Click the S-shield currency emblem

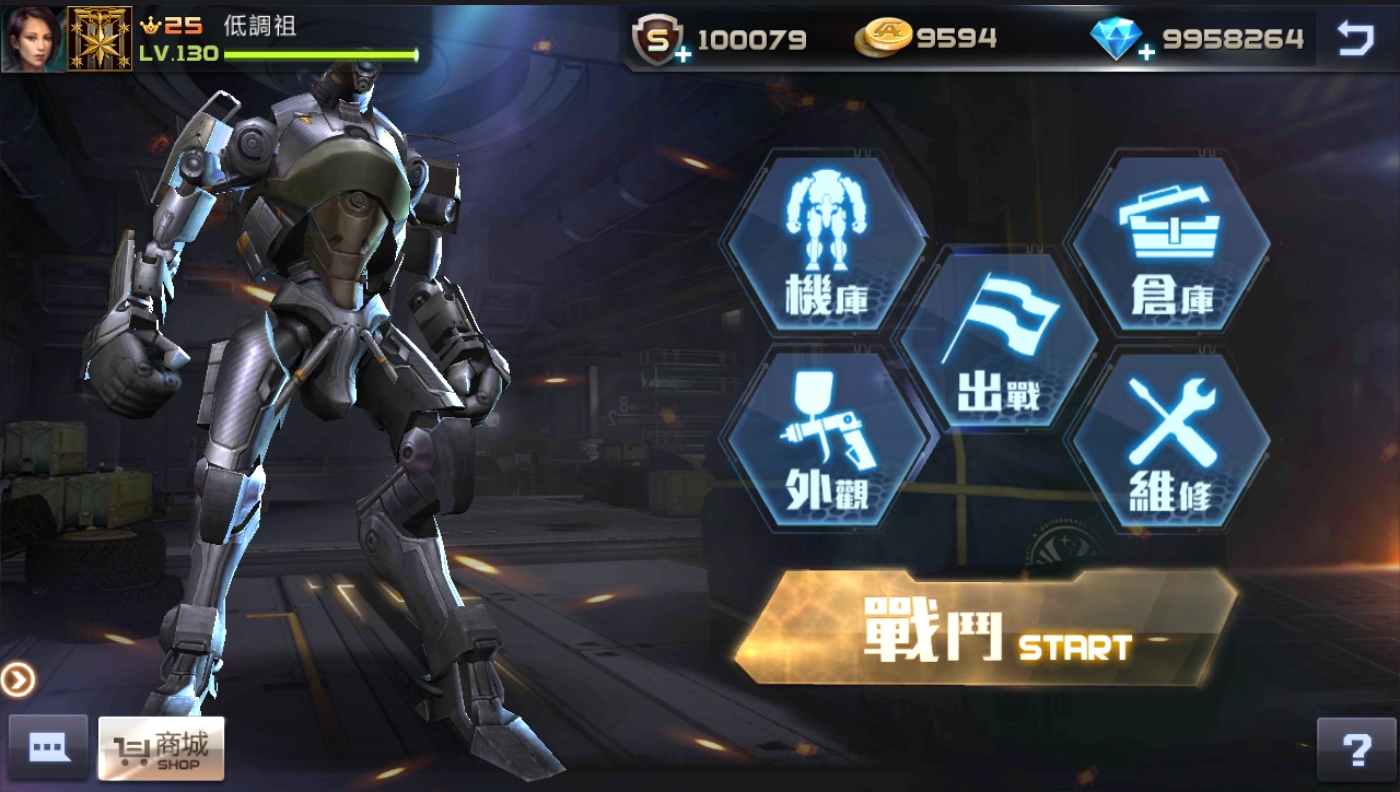pos(656,39)
